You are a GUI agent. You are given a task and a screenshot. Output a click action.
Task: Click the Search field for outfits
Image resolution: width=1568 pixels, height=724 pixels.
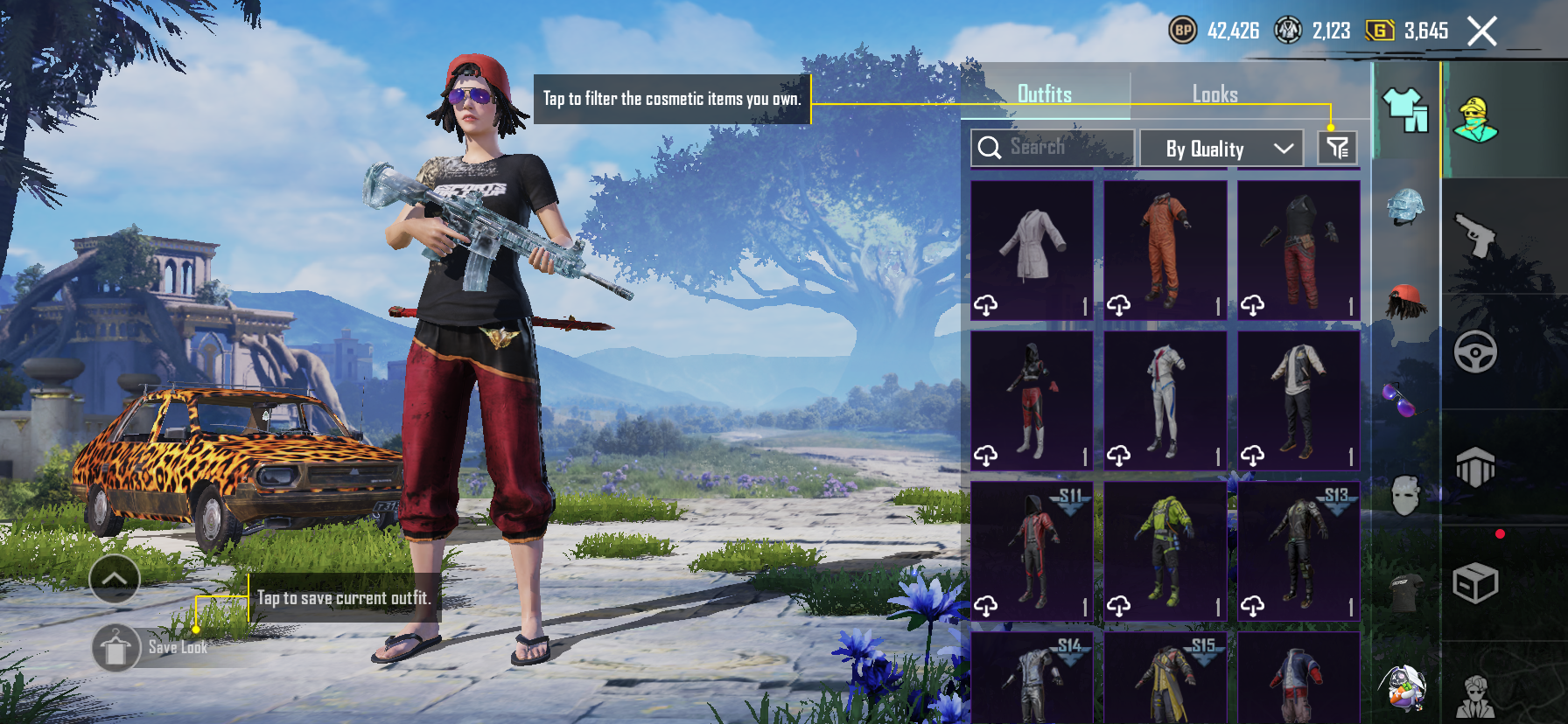click(1053, 148)
